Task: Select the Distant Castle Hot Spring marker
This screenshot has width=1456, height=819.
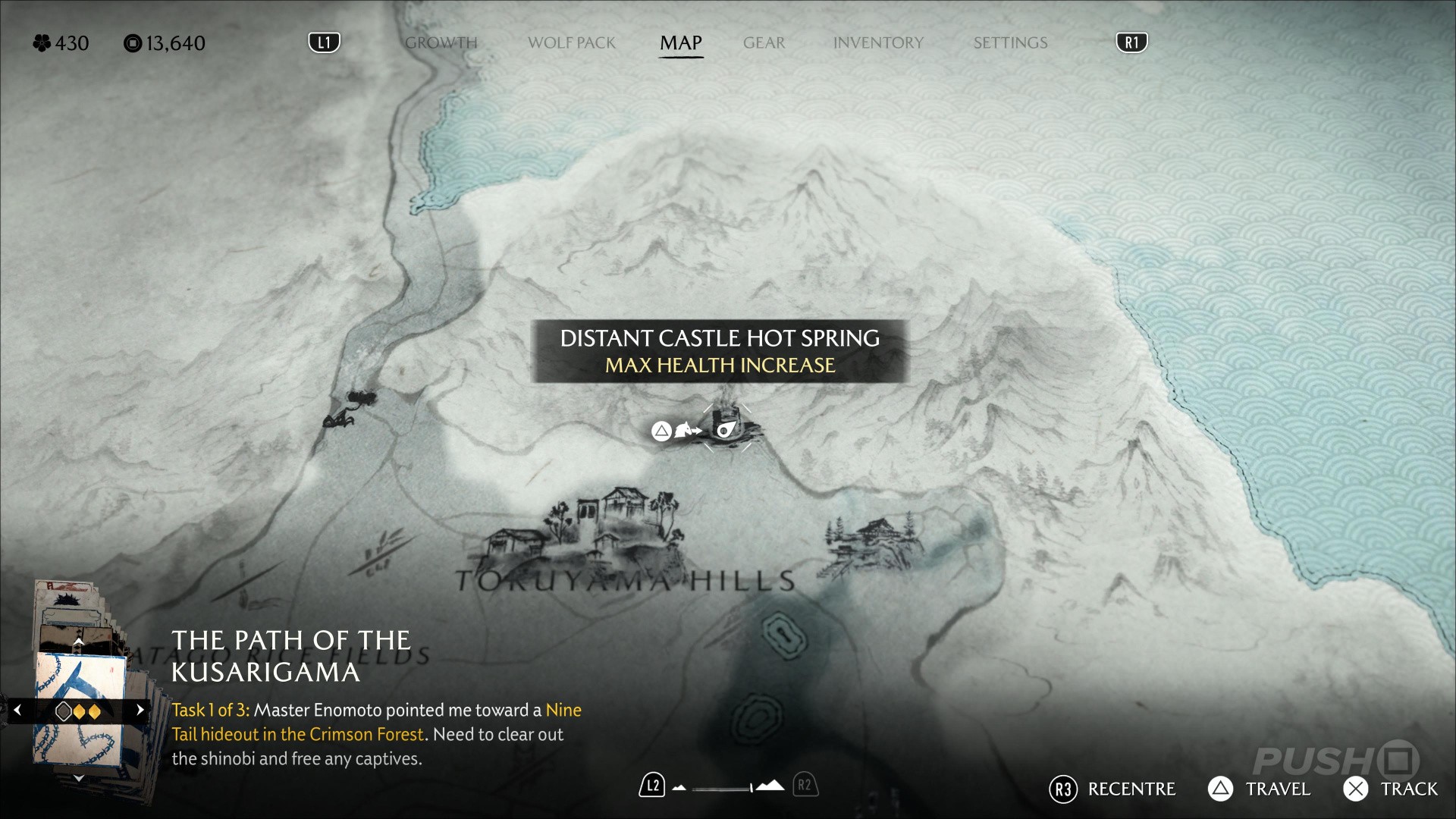Action: pyautogui.click(x=726, y=430)
